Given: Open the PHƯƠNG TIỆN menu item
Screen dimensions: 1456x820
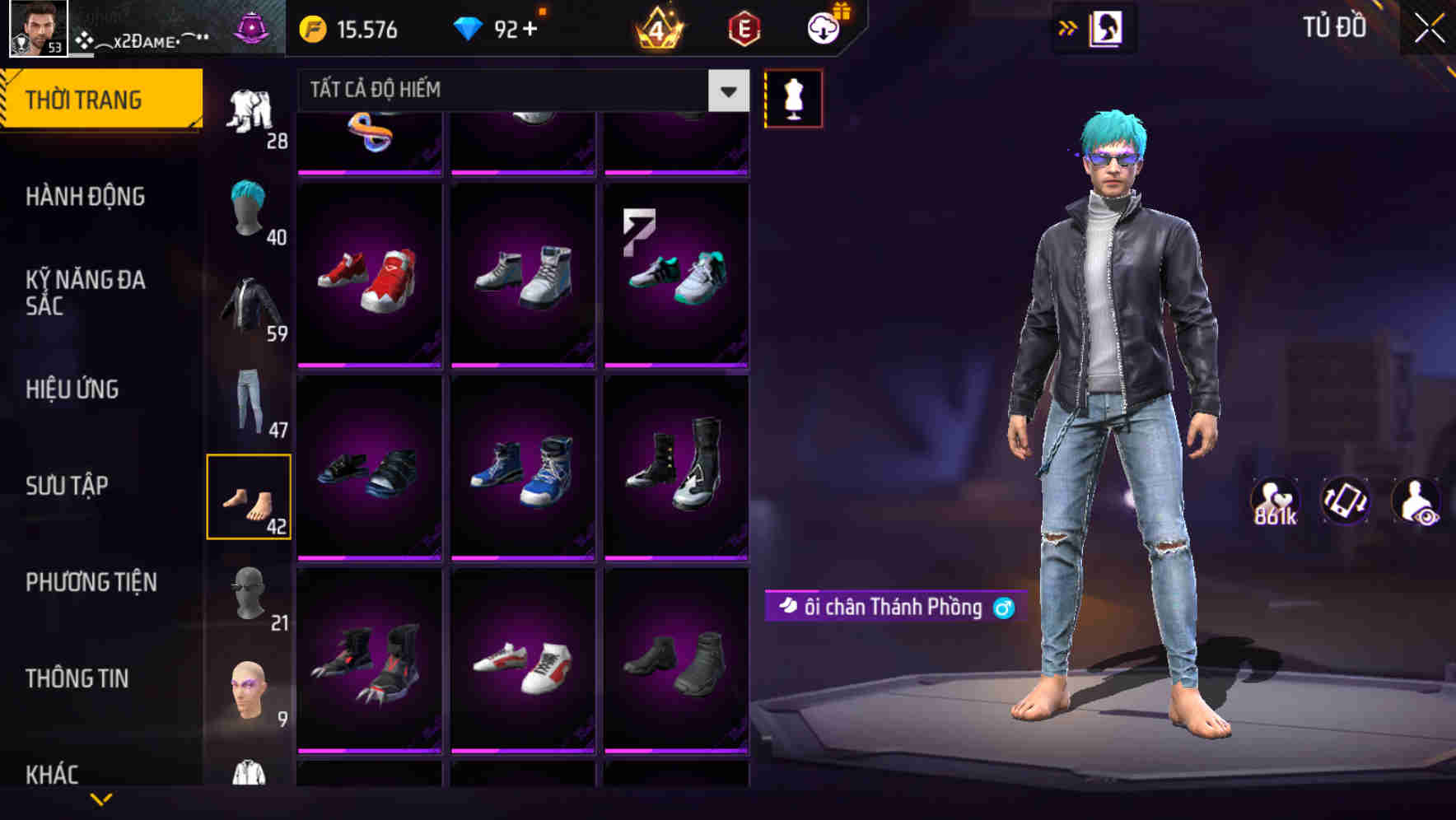Looking at the screenshot, I should pos(91,581).
